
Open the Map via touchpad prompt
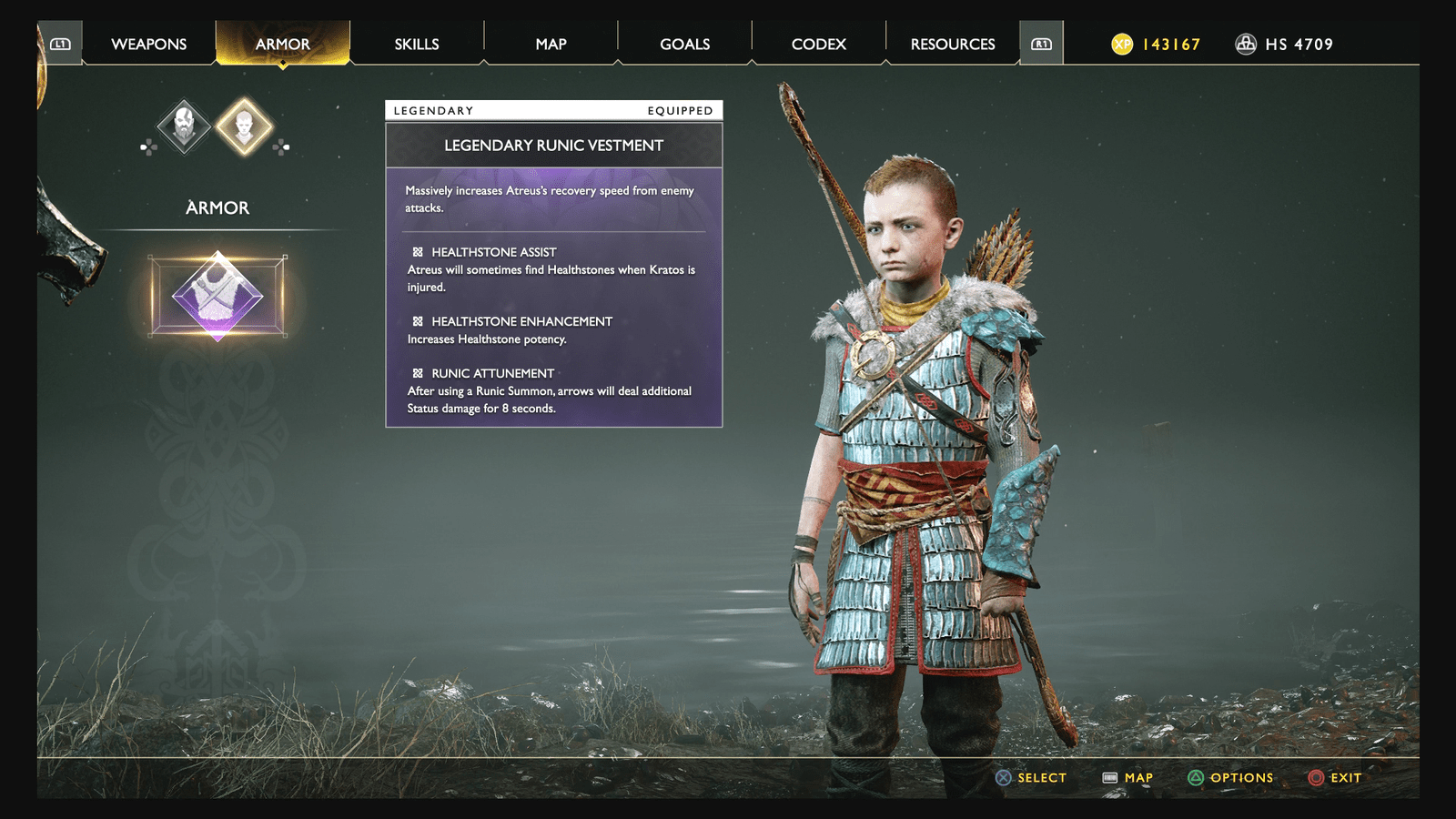point(1112,778)
